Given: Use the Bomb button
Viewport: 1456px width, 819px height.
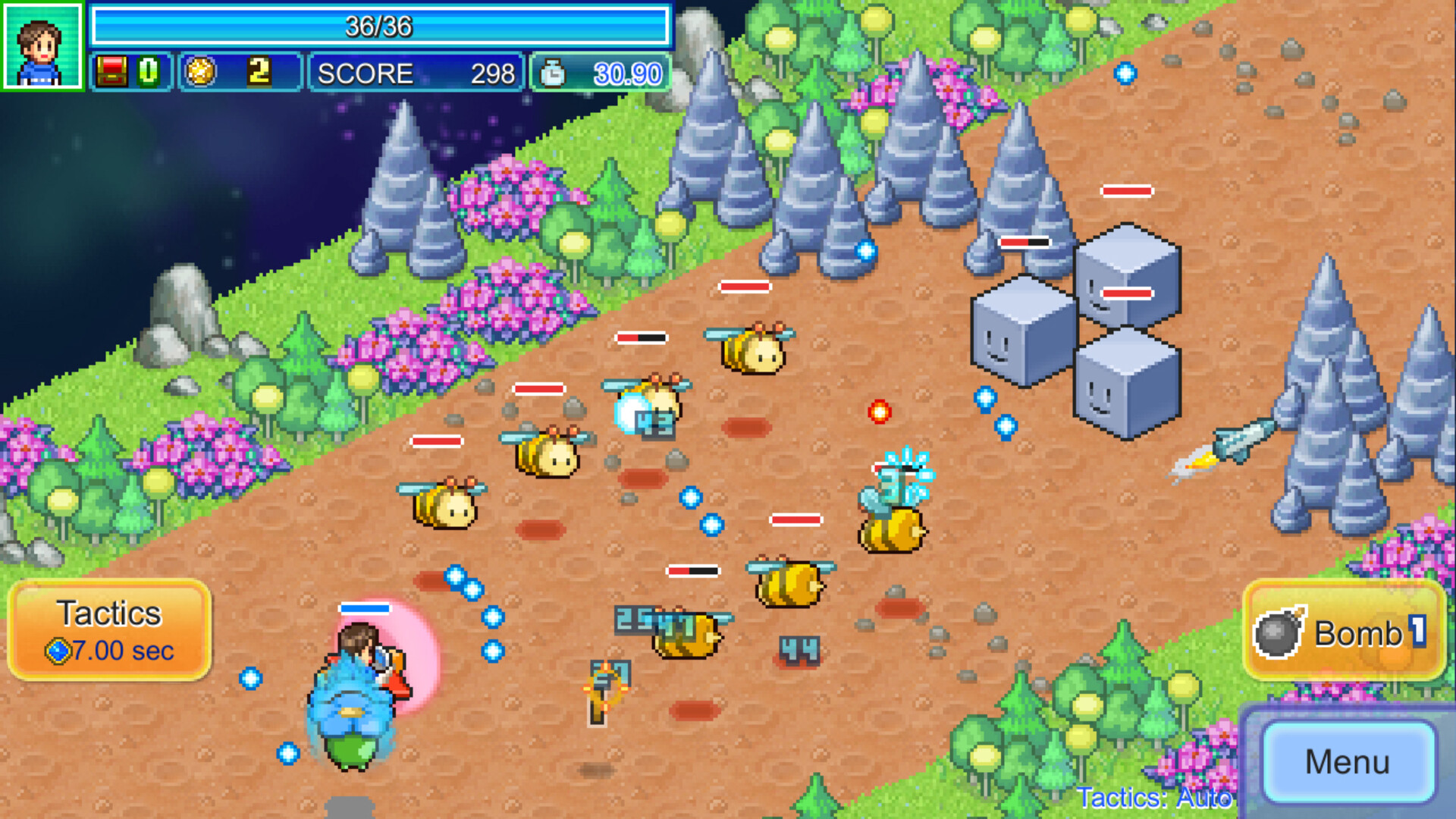Looking at the screenshot, I should [x=1343, y=632].
